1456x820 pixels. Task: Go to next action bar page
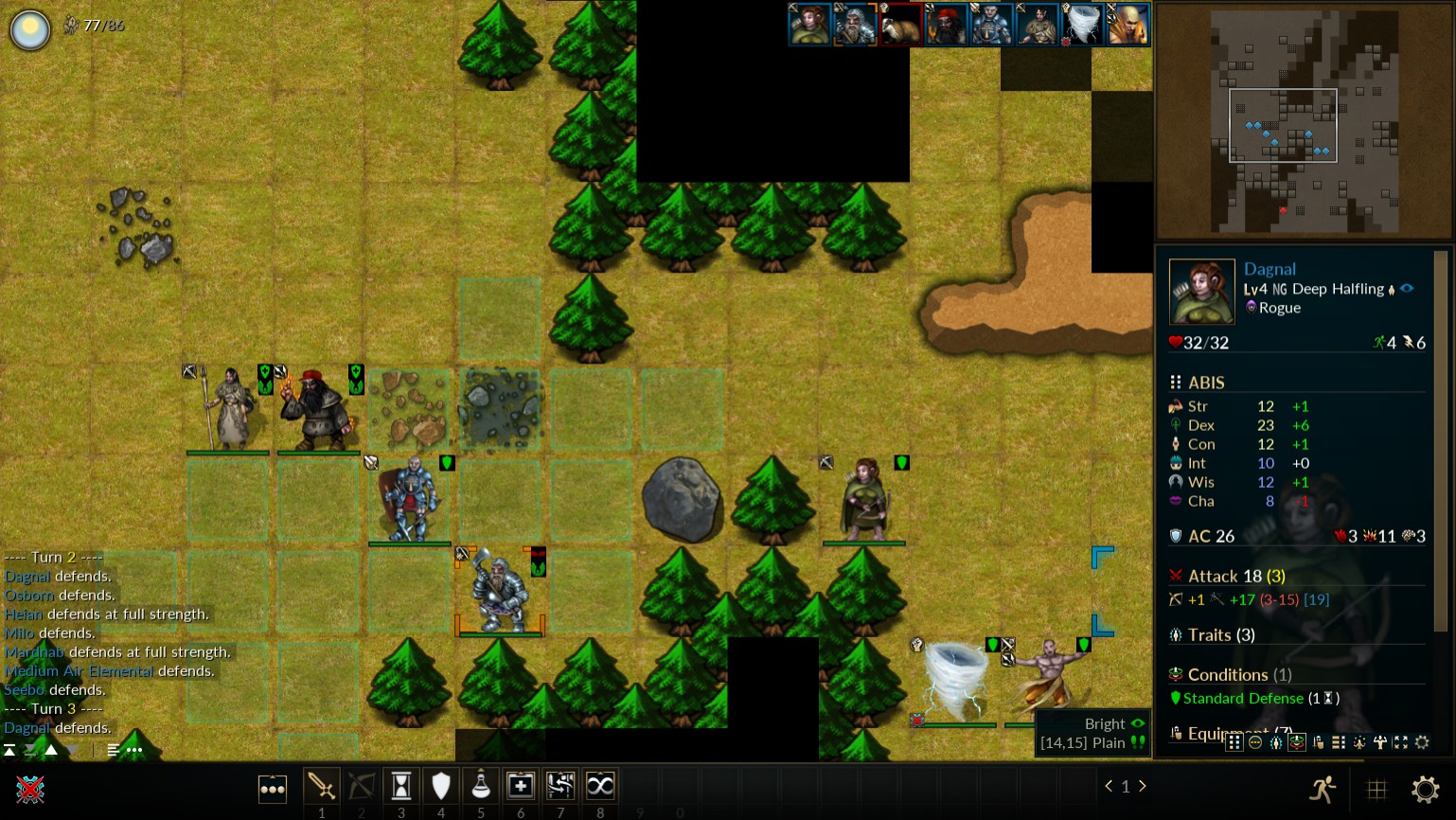tap(1143, 786)
